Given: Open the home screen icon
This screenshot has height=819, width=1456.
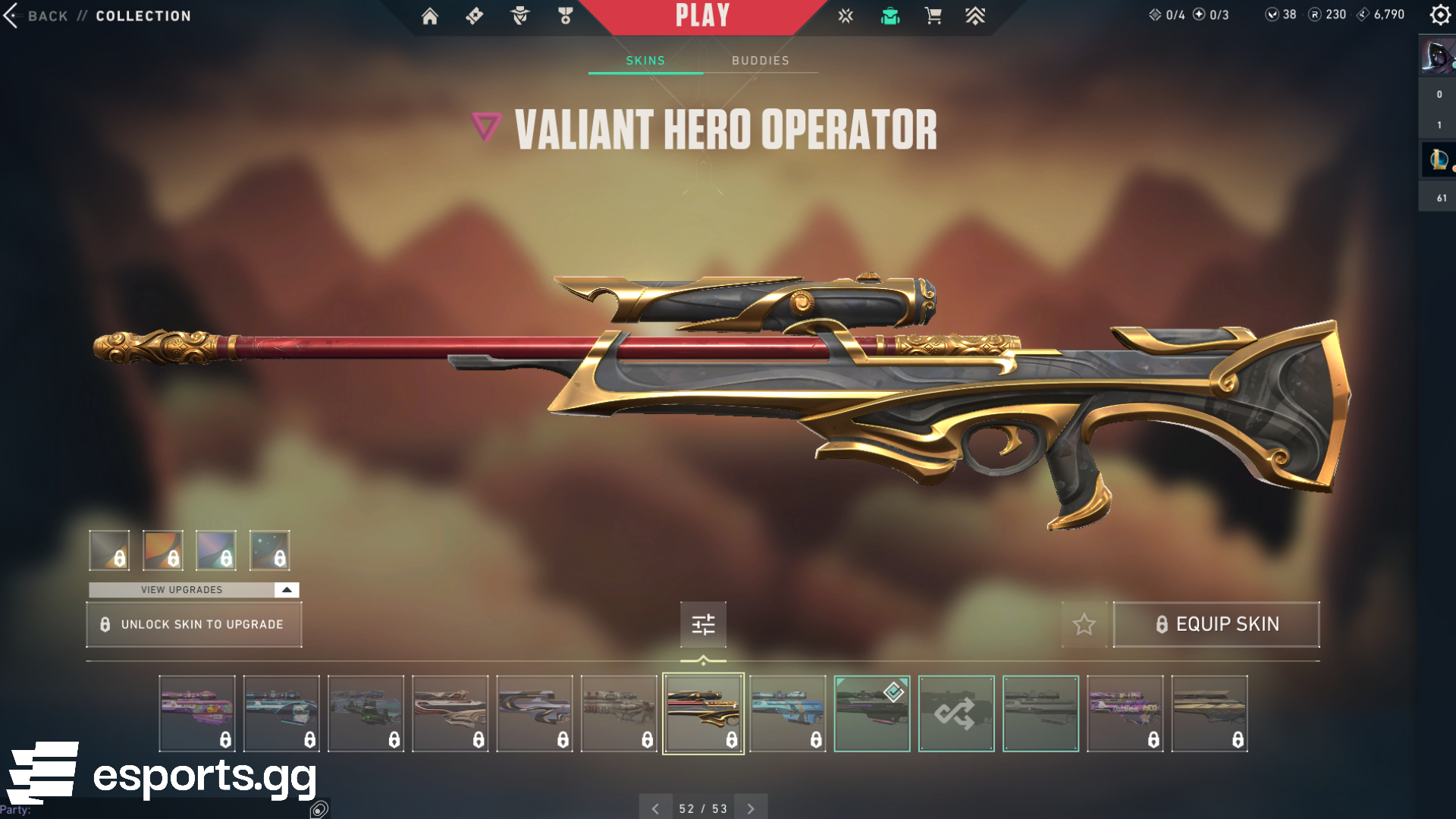Looking at the screenshot, I should point(430,16).
